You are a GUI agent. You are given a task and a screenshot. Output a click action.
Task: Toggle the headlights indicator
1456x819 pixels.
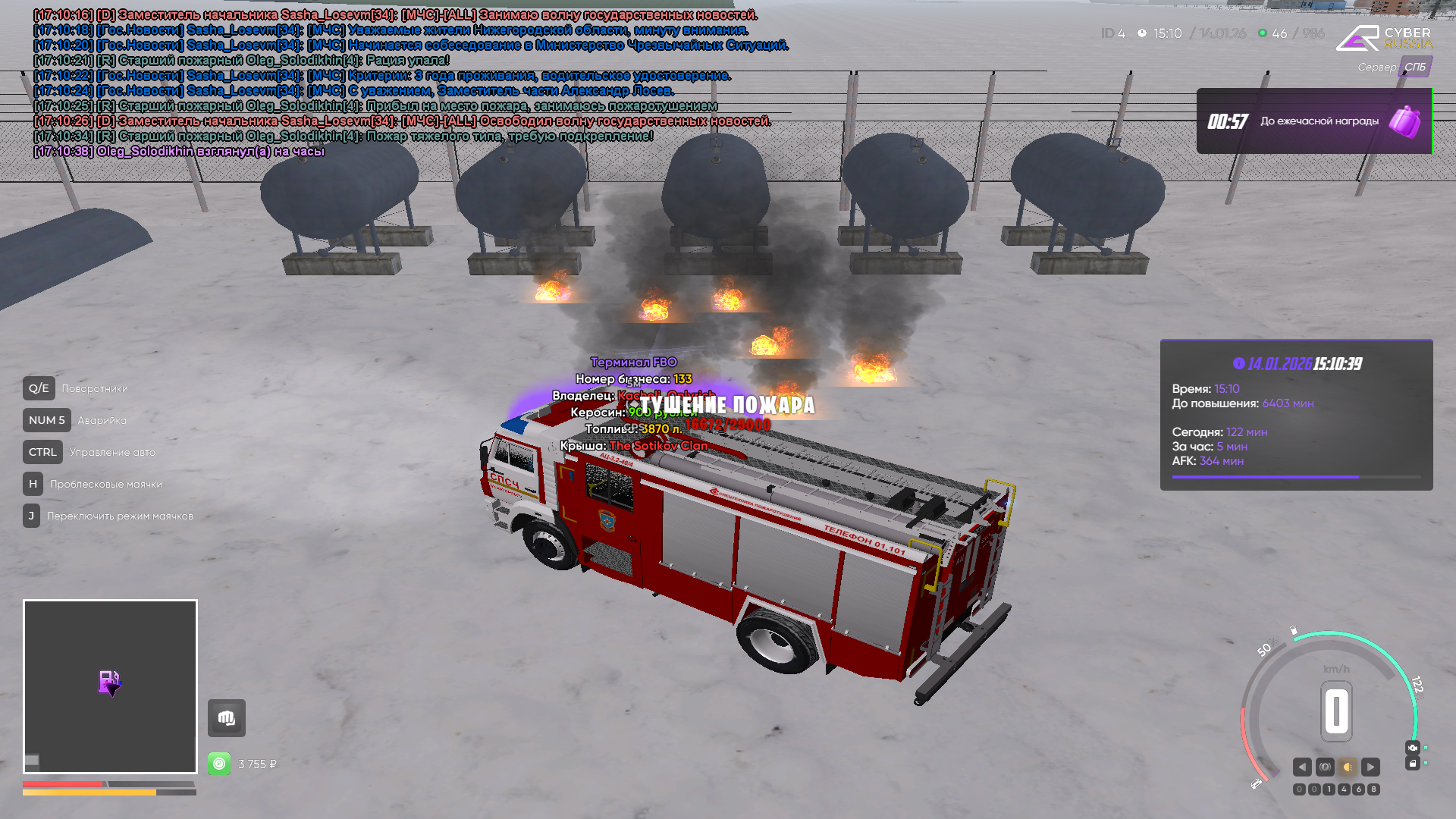[x=1348, y=767]
